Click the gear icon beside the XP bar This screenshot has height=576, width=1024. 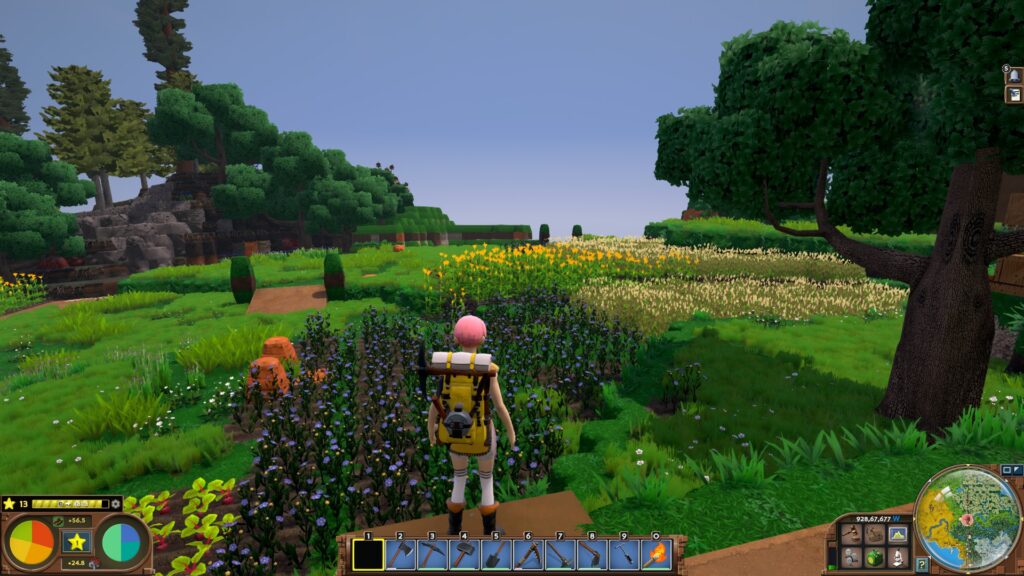pyautogui.click(x=116, y=504)
